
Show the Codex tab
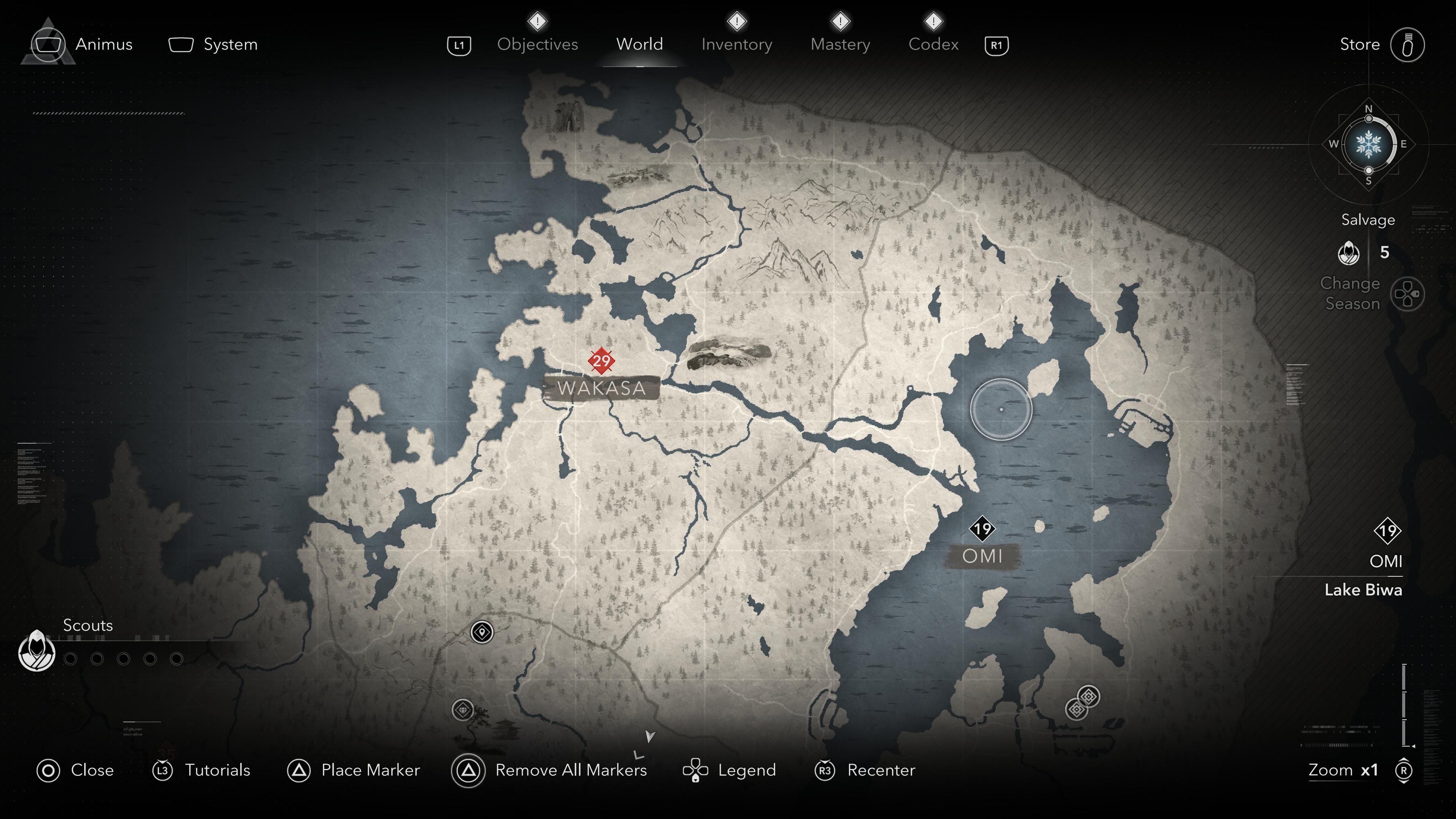coord(933,44)
